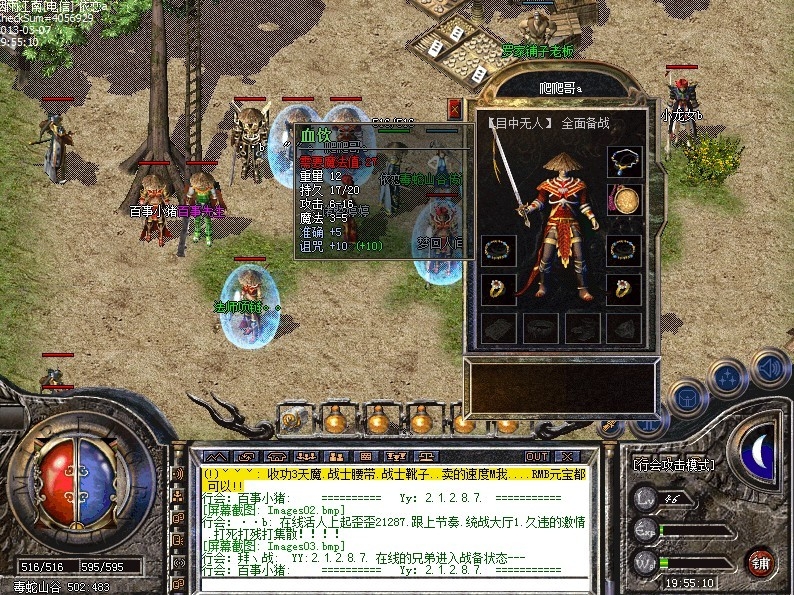Click the chat message input area
Screen dimensions: 794x595
click(x=390, y=584)
